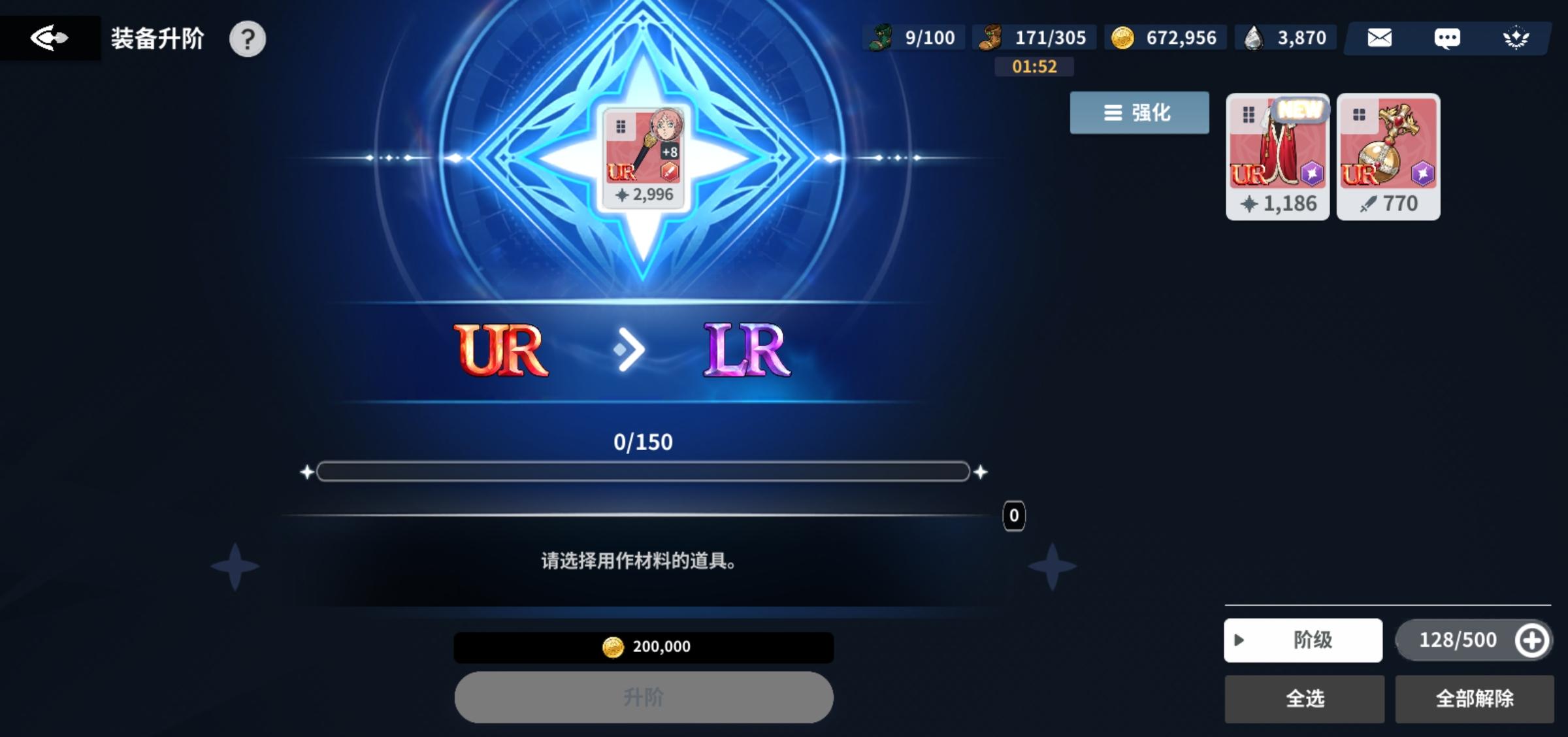This screenshot has height=737, width=1568.
Task: Click the 装备升阶 title label
Action: 157,38
